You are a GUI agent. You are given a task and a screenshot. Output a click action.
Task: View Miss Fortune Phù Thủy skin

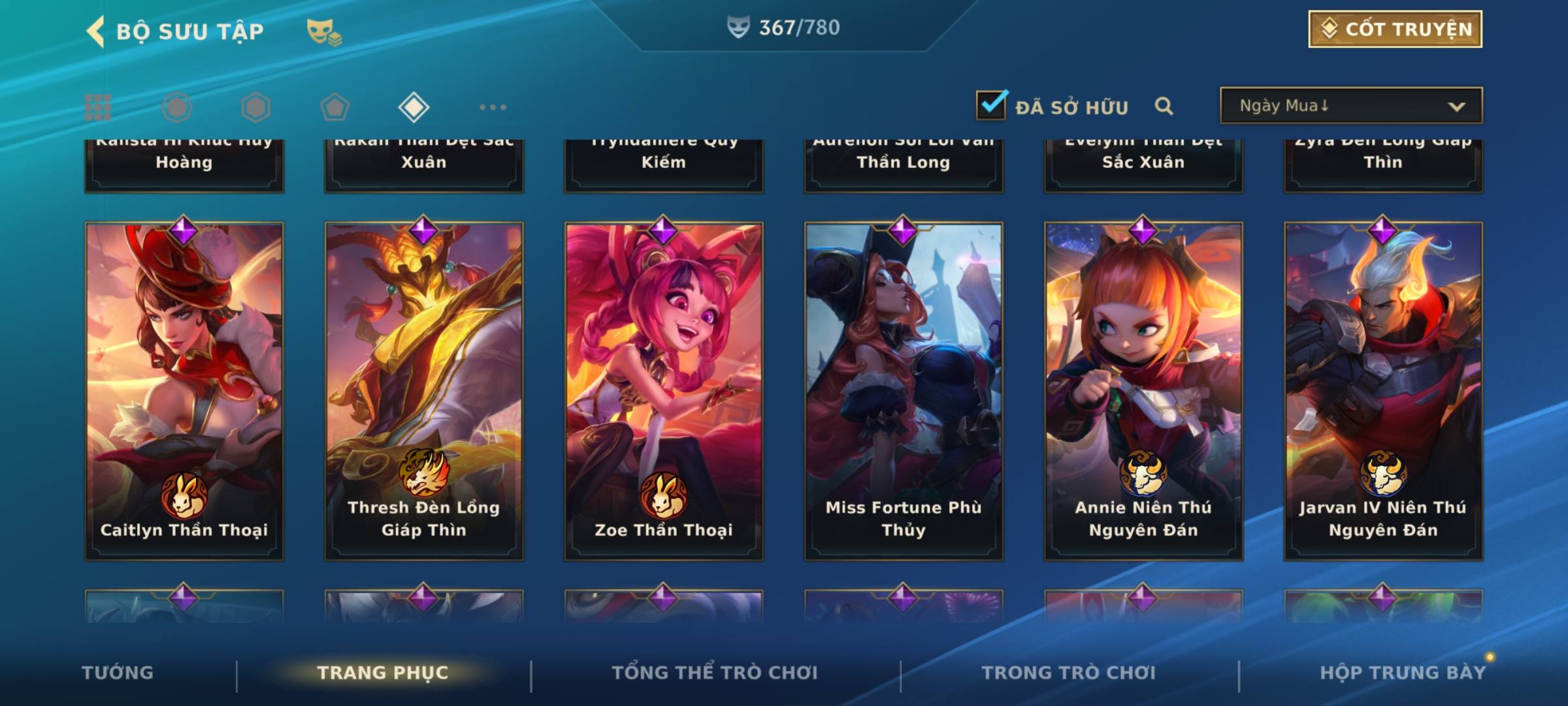click(904, 391)
